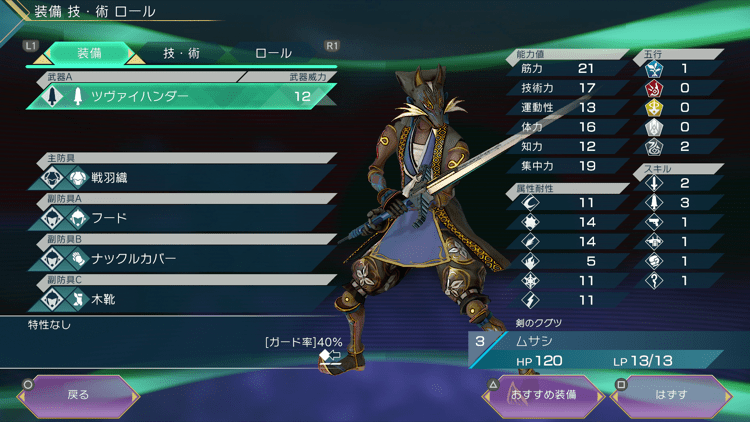The image size is (750, 422).
Task: Select the ツヴァイハンダー weapon slot
Action: pos(180,97)
